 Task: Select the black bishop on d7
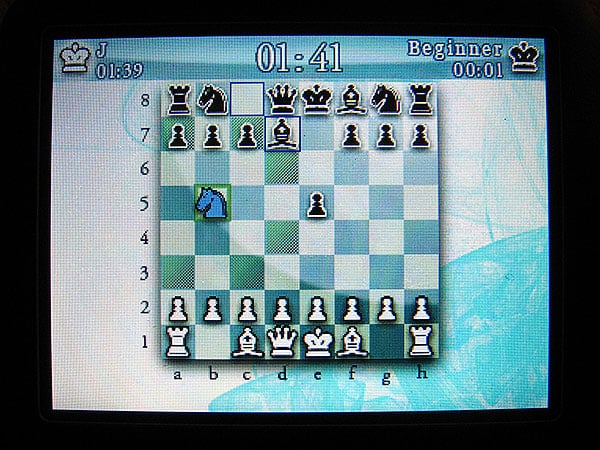282,134
